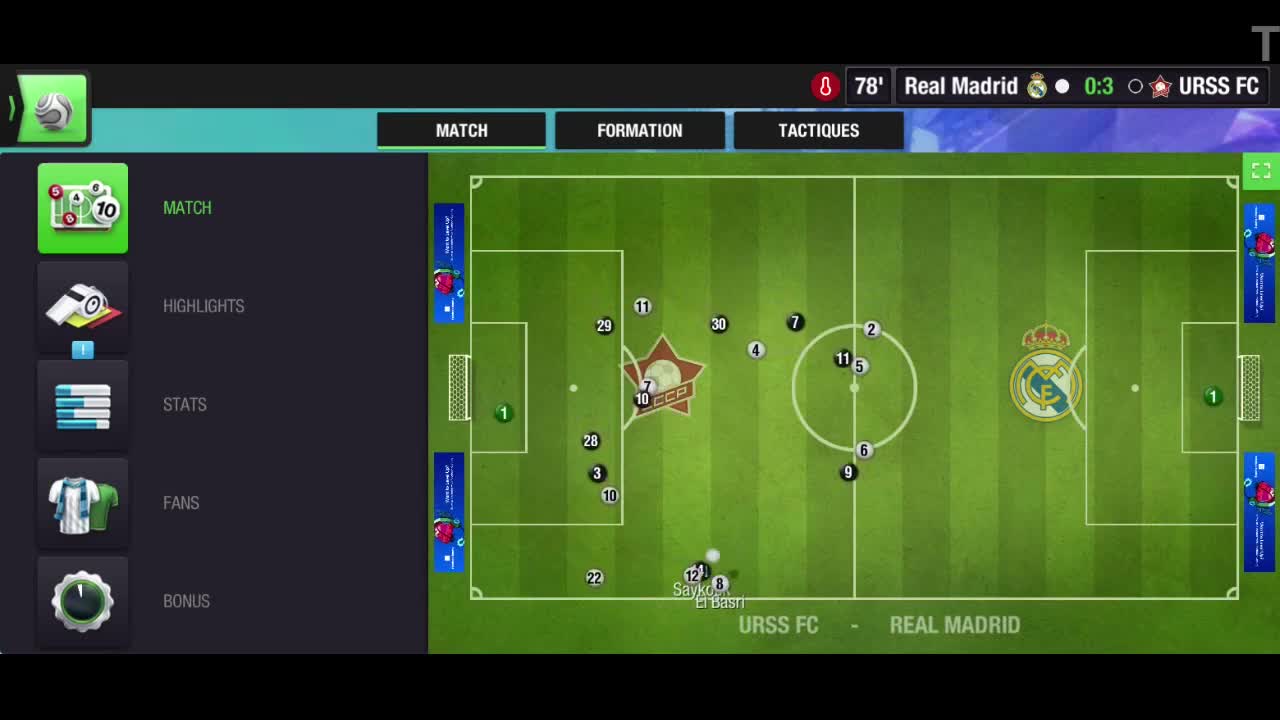
Task: Open the Bonus section
Action: (x=83, y=601)
